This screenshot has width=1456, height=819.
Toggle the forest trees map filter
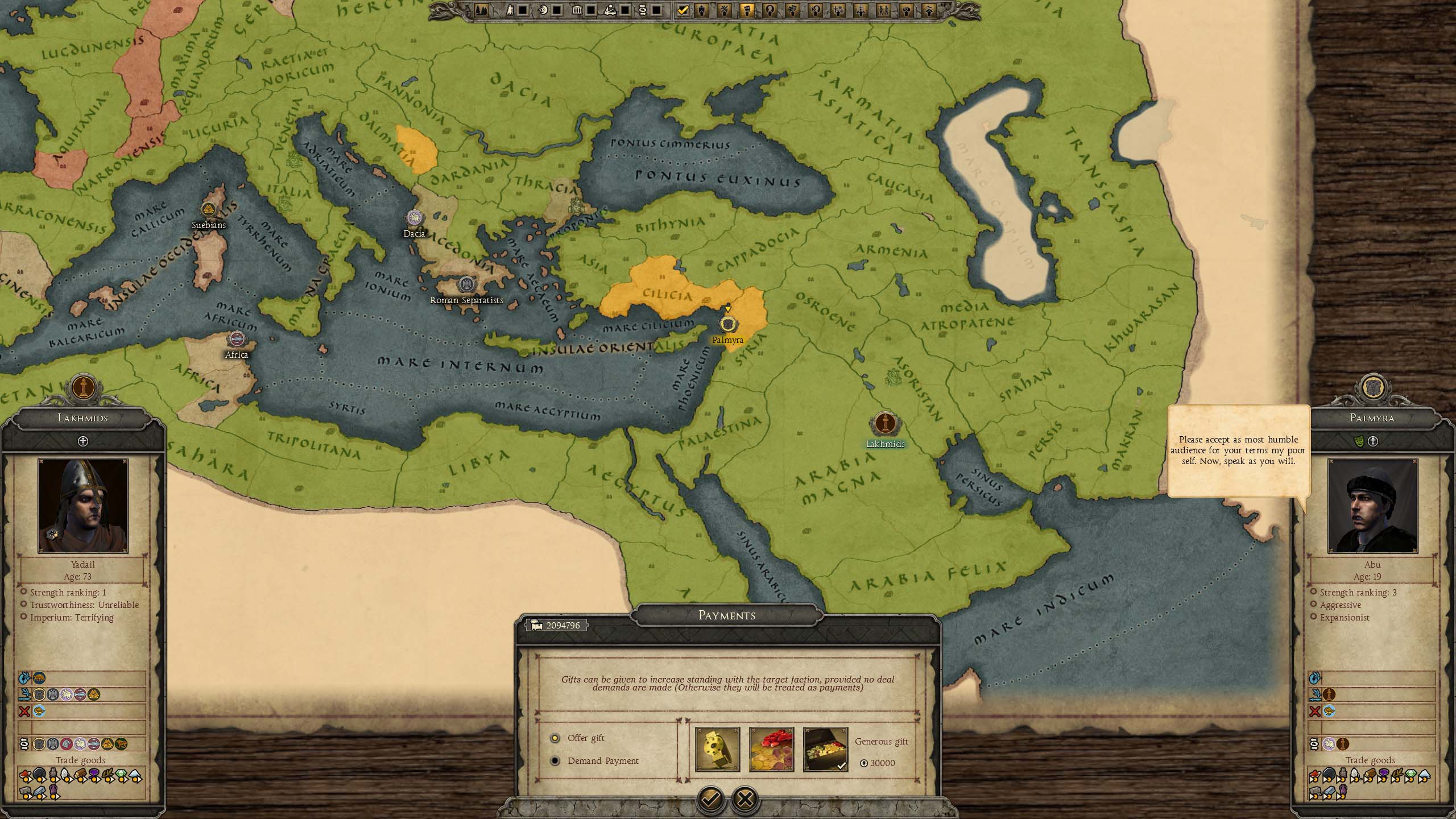tap(481, 10)
